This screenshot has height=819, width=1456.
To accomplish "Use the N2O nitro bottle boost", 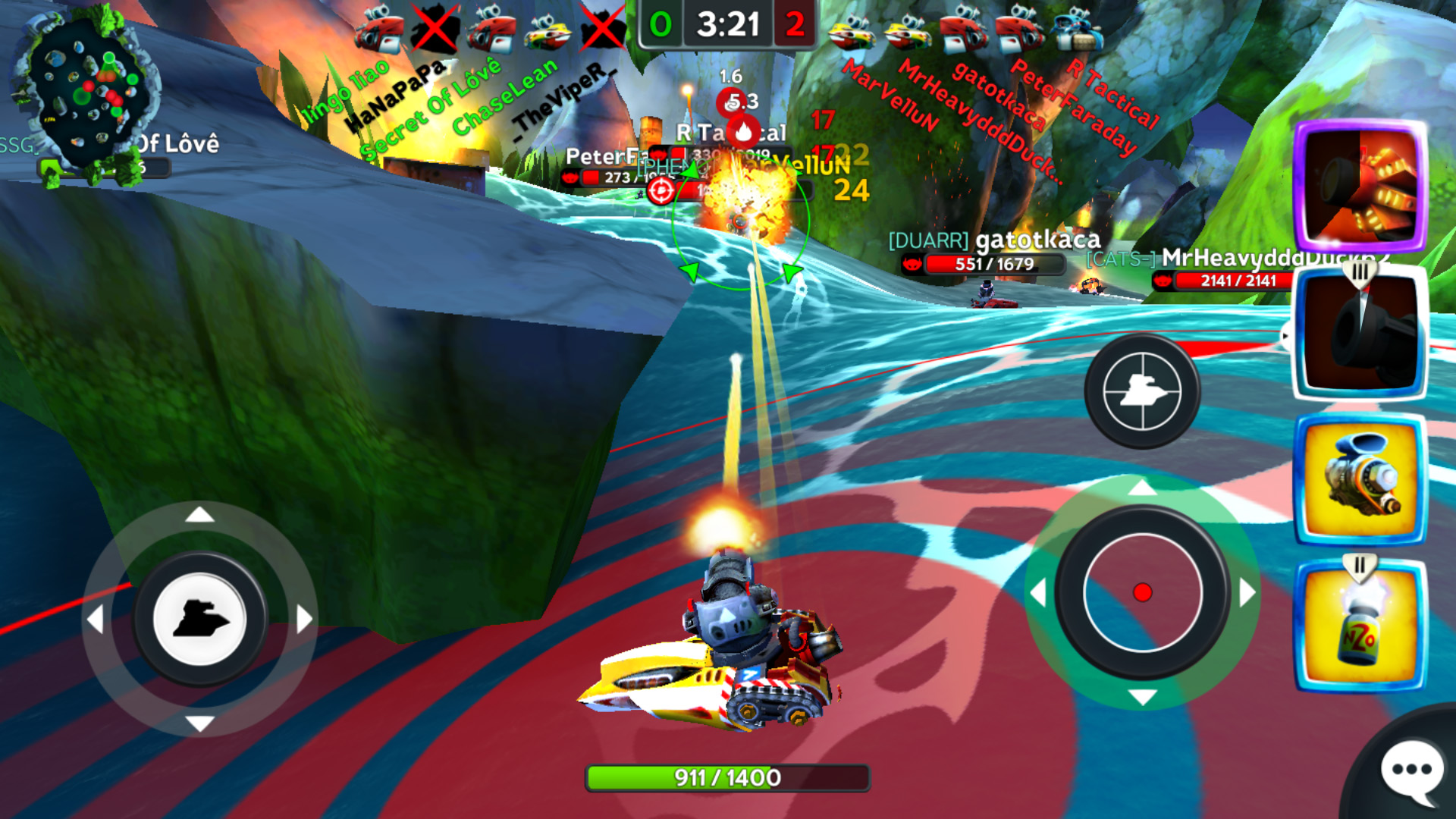I will [x=1360, y=626].
